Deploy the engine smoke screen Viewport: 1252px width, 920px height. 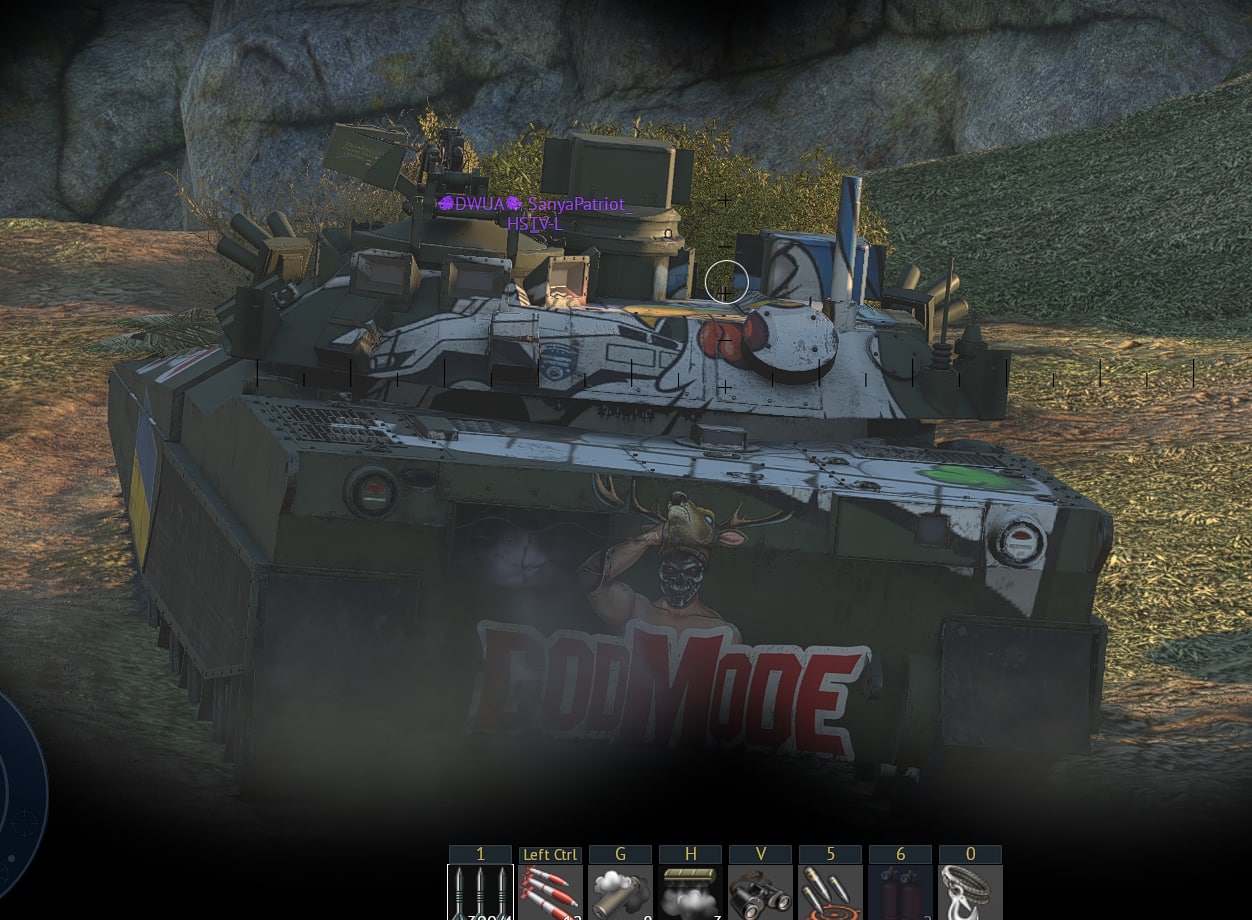tap(690, 892)
